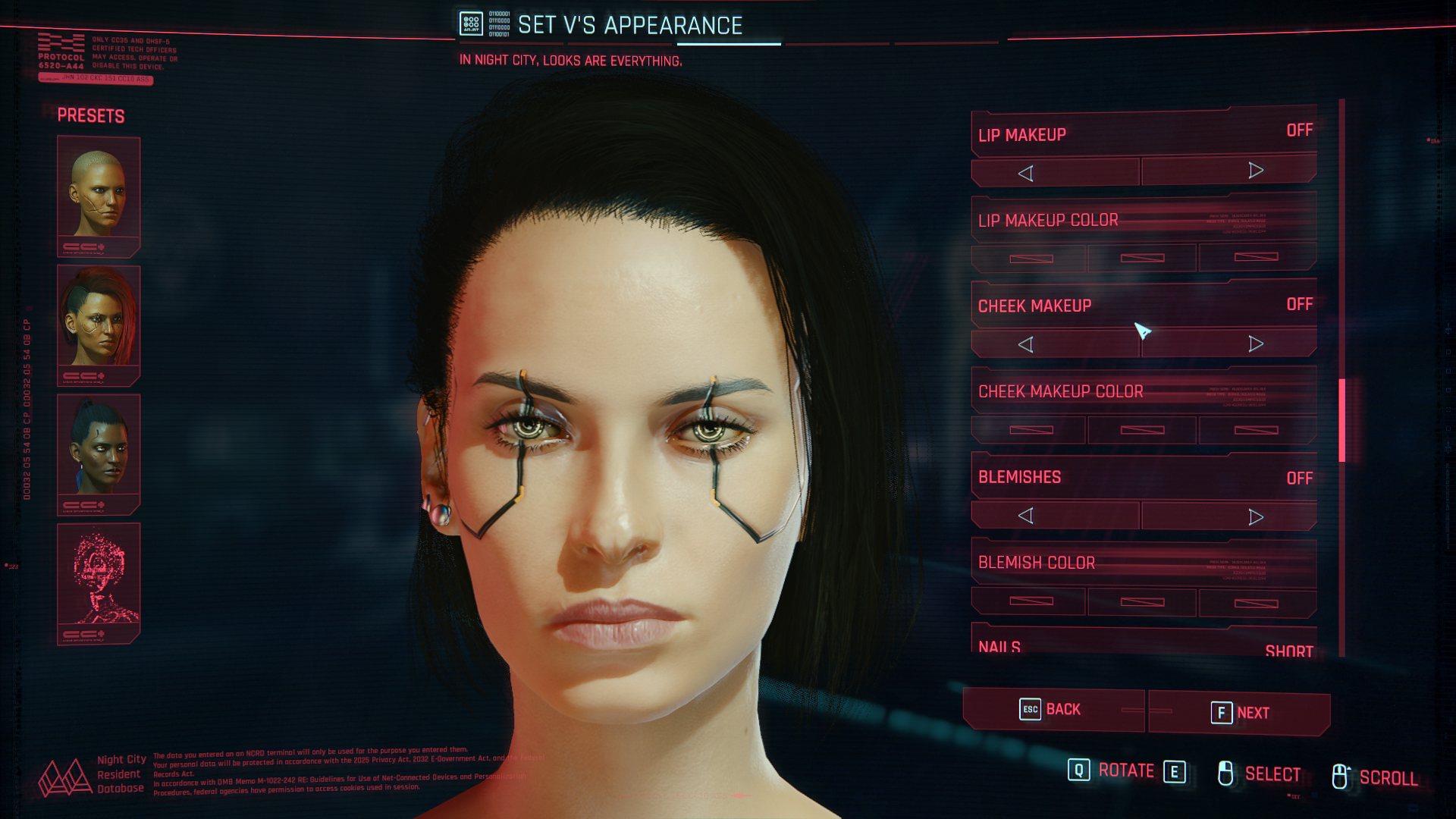1456x819 pixels.
Task: Choose previous Blemishes option
Action: [1025, 516]
